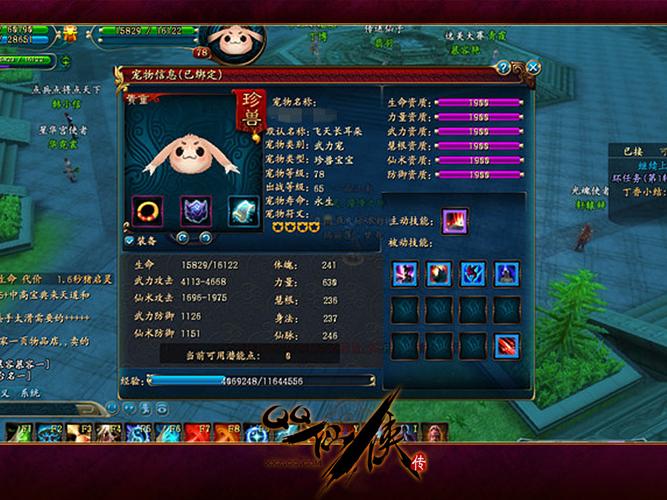Open the pet window help button

pyautogui.click(x=503, y=68)
